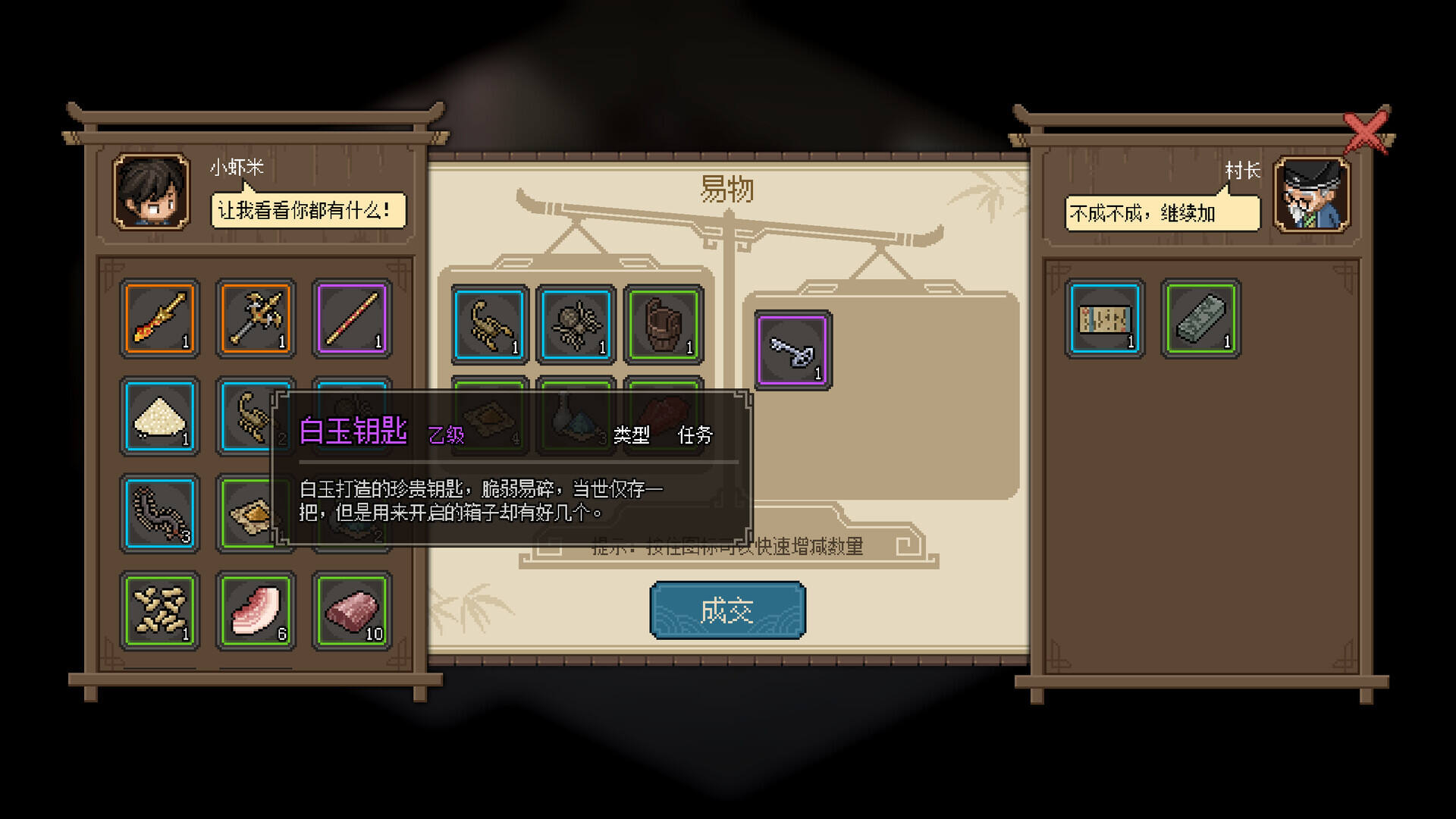The width and height of the screenshot is (1456, 819).
Task: Click the scorpion in the trade panel
Action: (489, 326)
